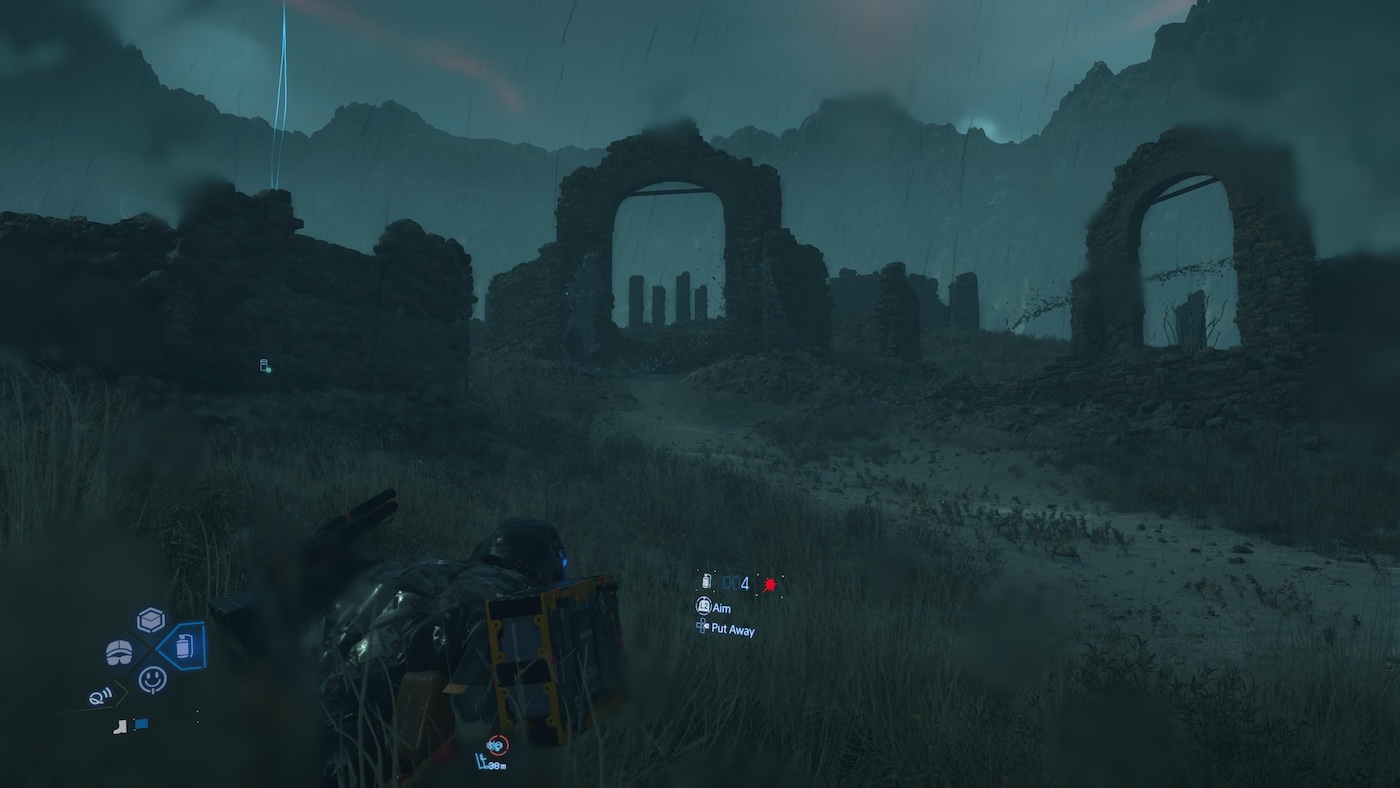1400x788 pixels.
Task: Select the cargo box wheel icon
Action: click(151, 620)
